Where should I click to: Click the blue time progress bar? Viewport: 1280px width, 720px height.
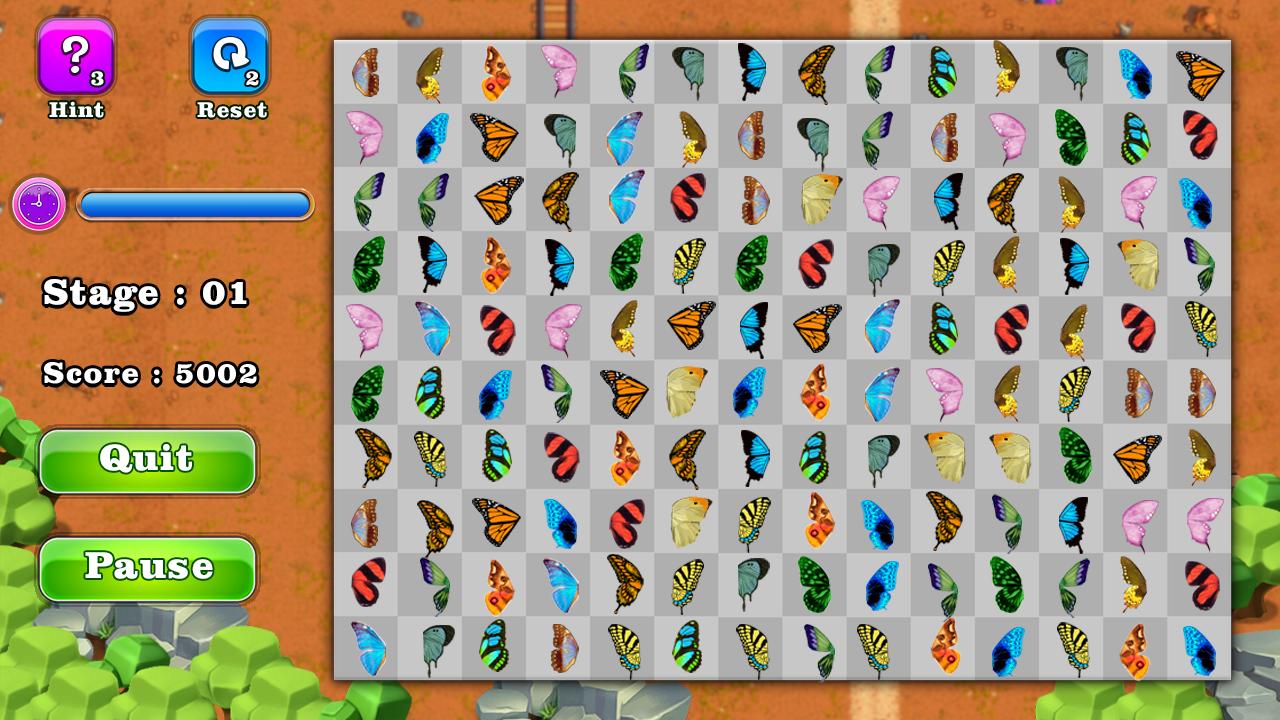click(195, 205)
